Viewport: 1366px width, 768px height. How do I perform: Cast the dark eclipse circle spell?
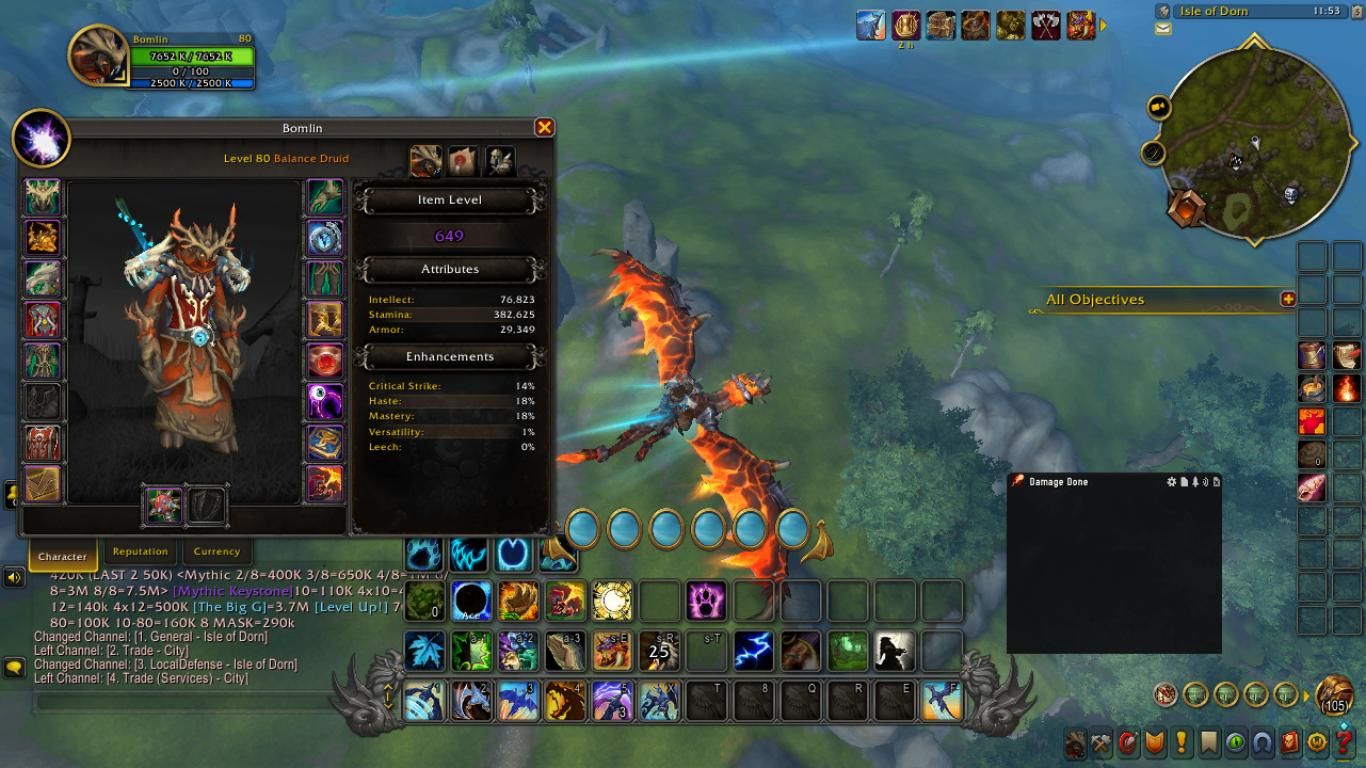coord(471,601)
